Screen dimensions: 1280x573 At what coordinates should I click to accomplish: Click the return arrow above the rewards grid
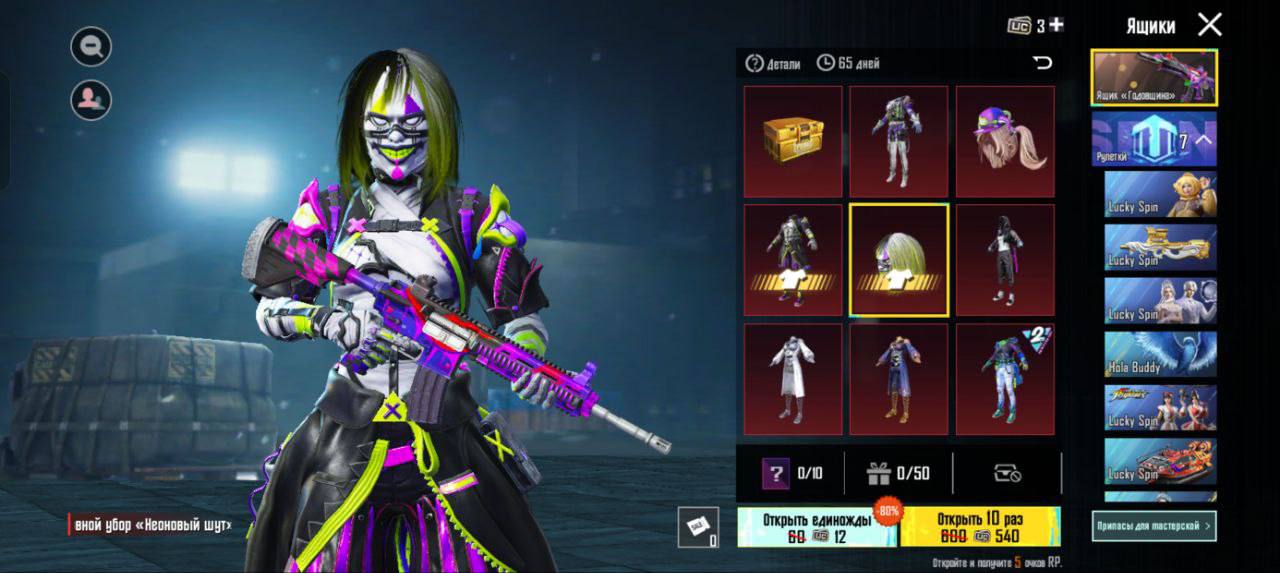(1042, 63)
